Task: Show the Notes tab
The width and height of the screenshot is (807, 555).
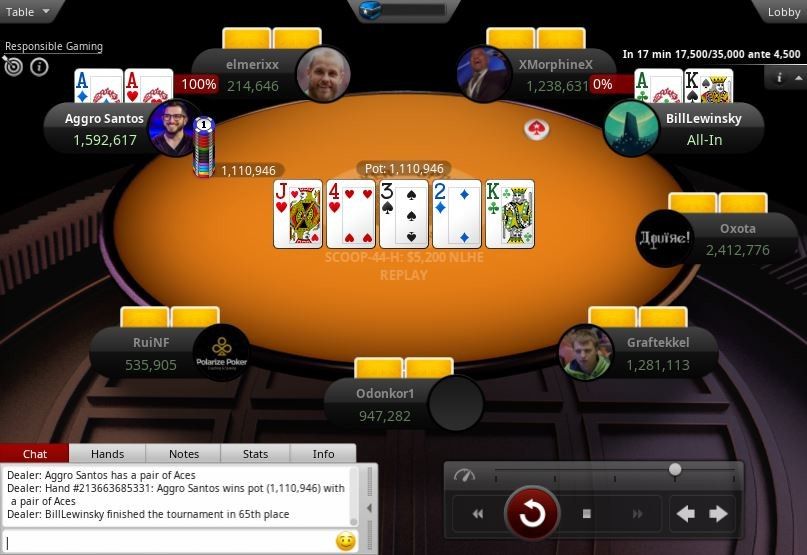Action: pos(184,454)
